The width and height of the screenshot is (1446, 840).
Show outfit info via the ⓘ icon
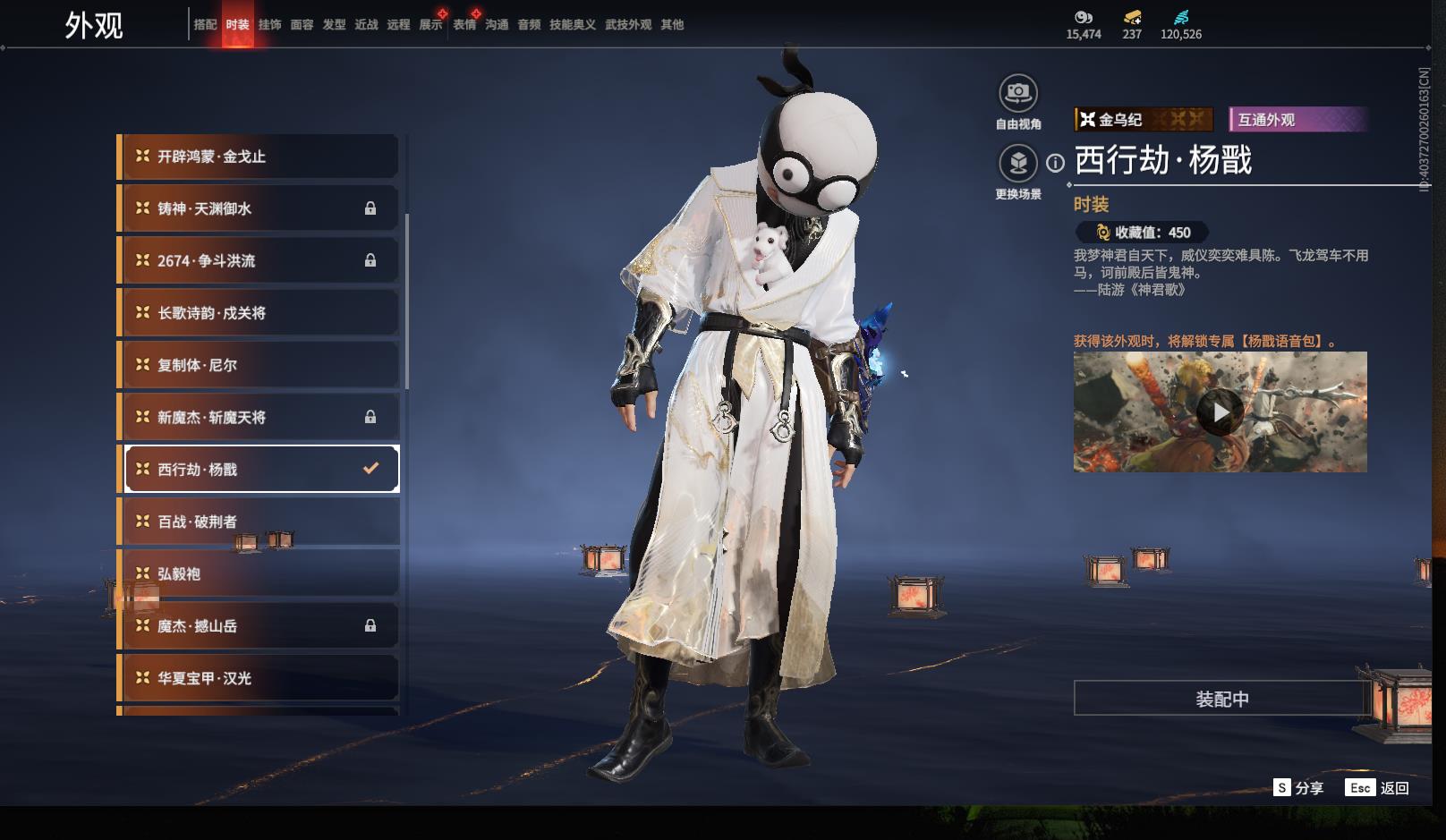tap(1056, 163)
